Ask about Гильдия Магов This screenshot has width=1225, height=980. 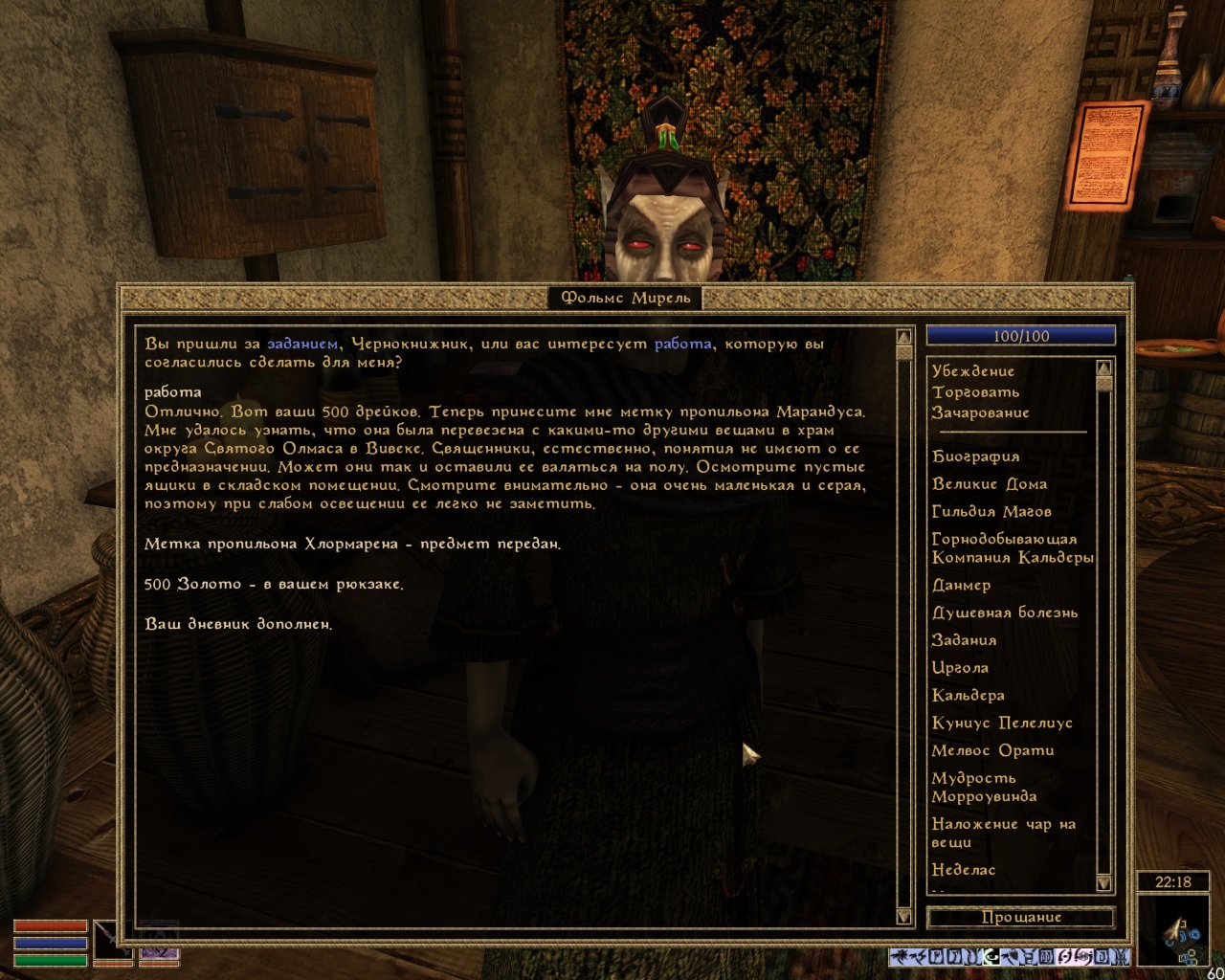[x=991, y=512]
